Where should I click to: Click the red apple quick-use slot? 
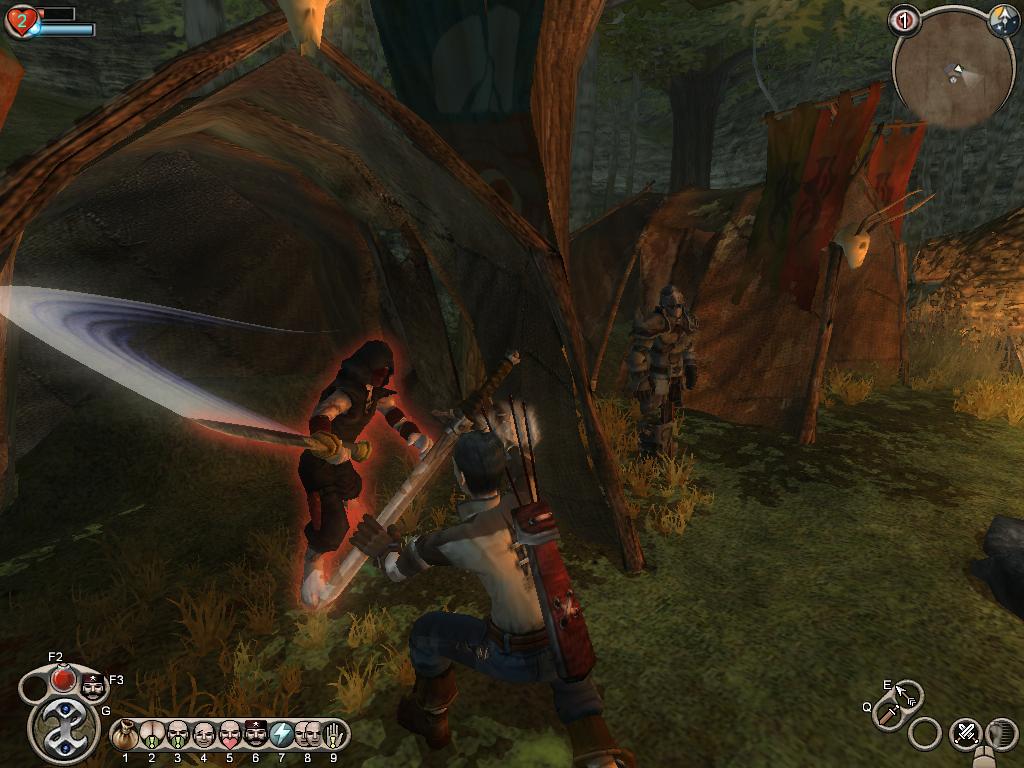click(64, 679)
